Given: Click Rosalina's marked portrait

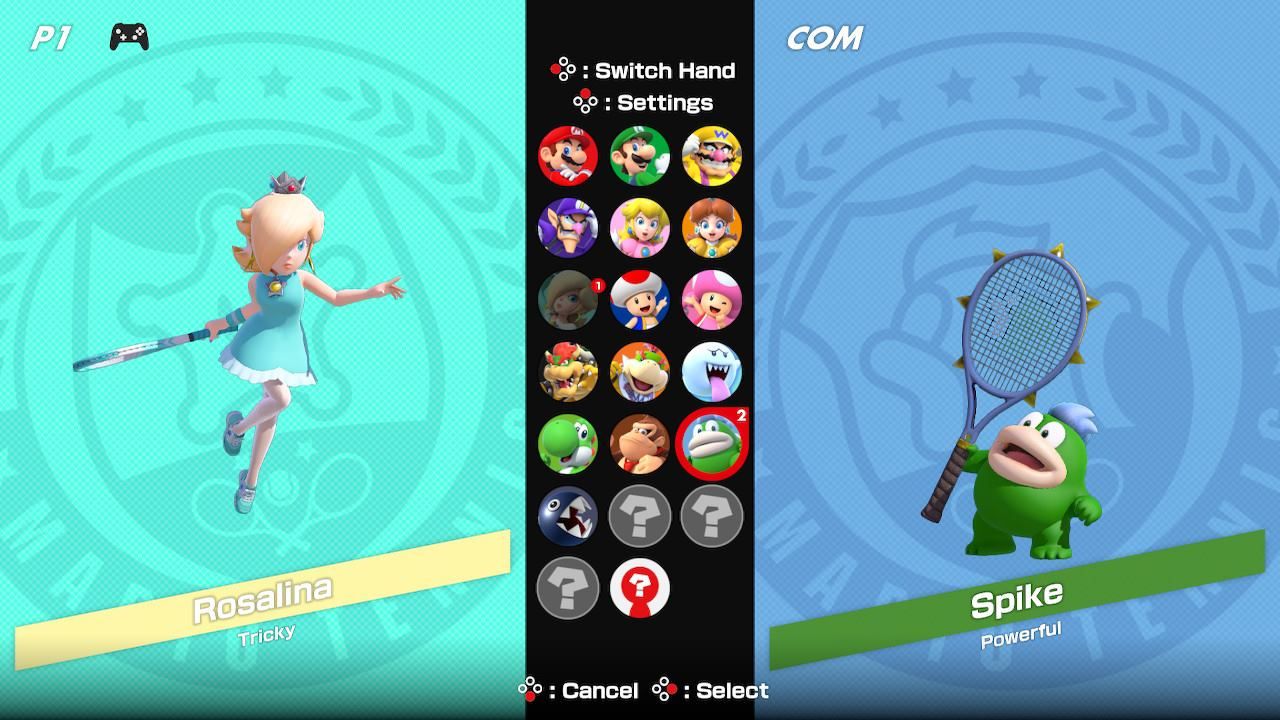Looking at the screenshot, I should tap(567, 300).
